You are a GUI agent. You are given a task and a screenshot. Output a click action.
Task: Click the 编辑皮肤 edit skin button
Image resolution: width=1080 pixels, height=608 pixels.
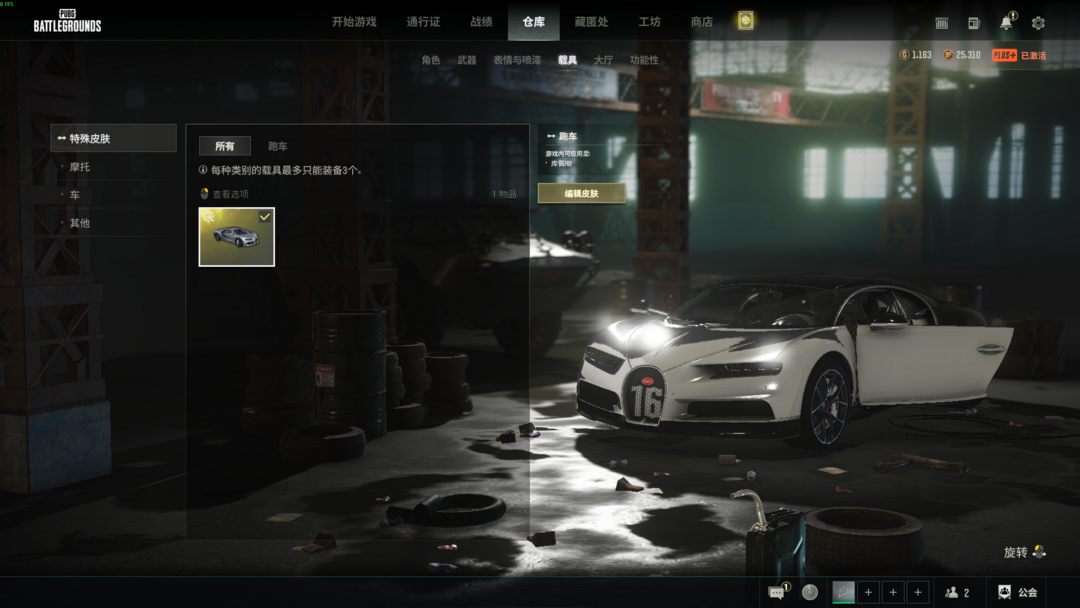click(581, 194)
